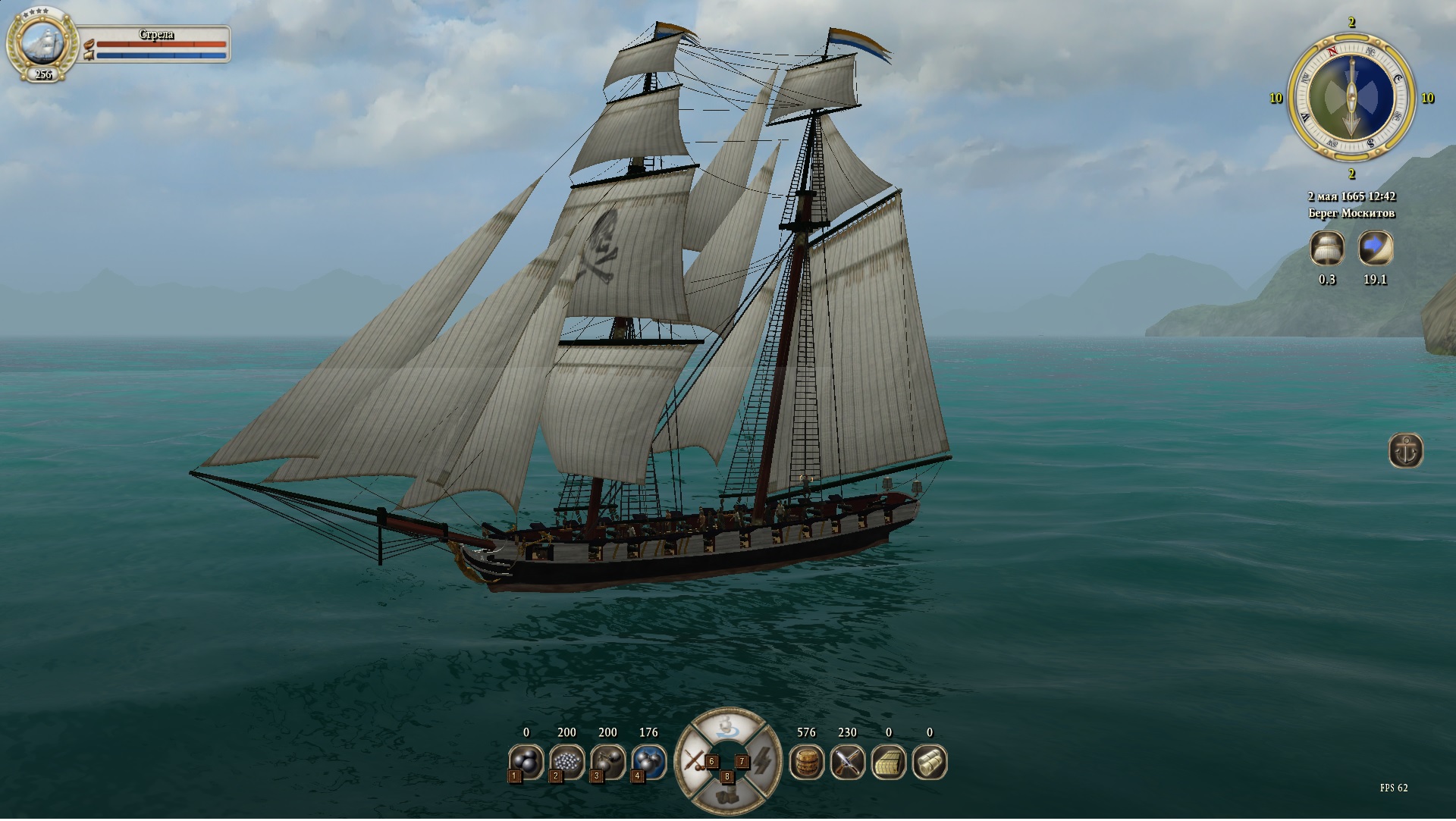
Task: Switch to chain shot ammunition
Action: [x=607, y=761]
